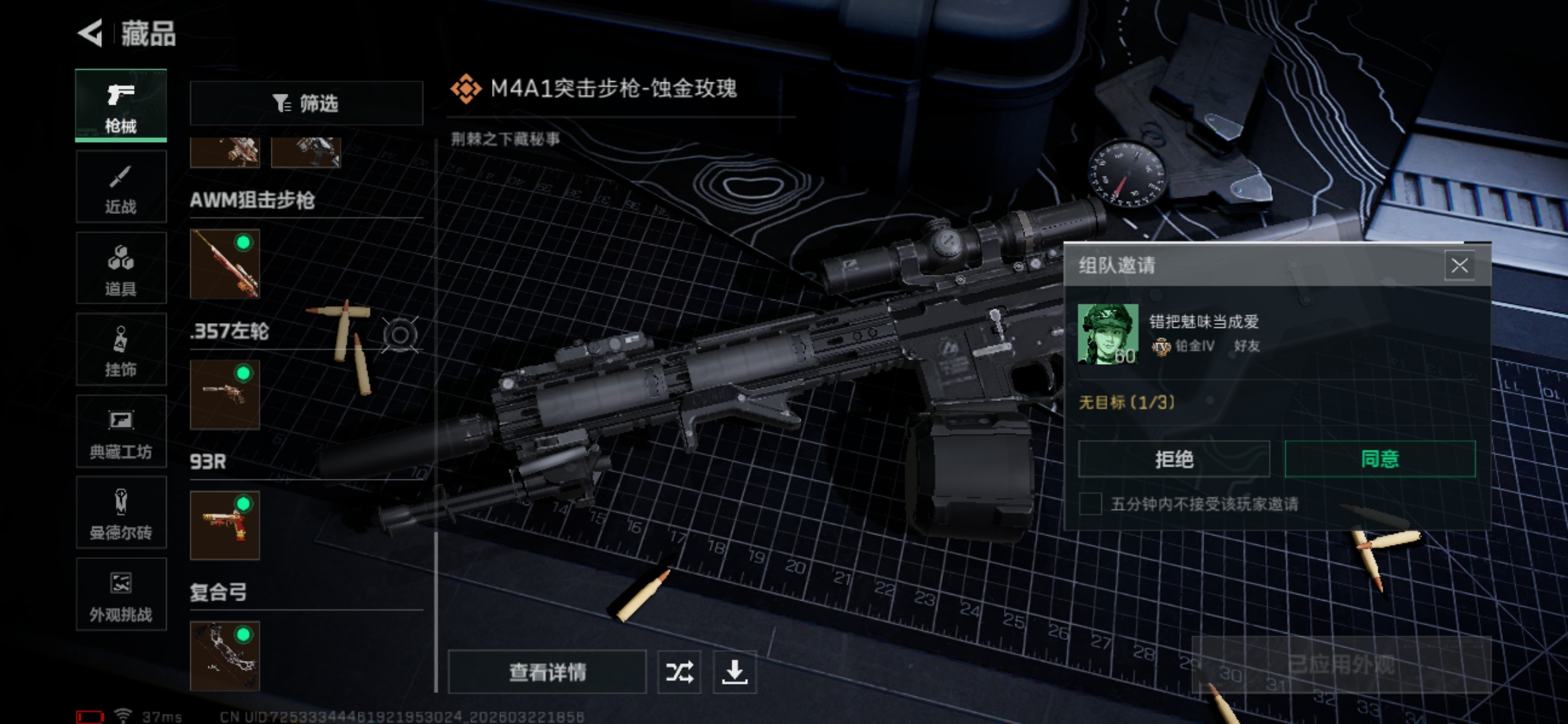
Task: Select the 道具 items category
Action: (x=121, y=269)
